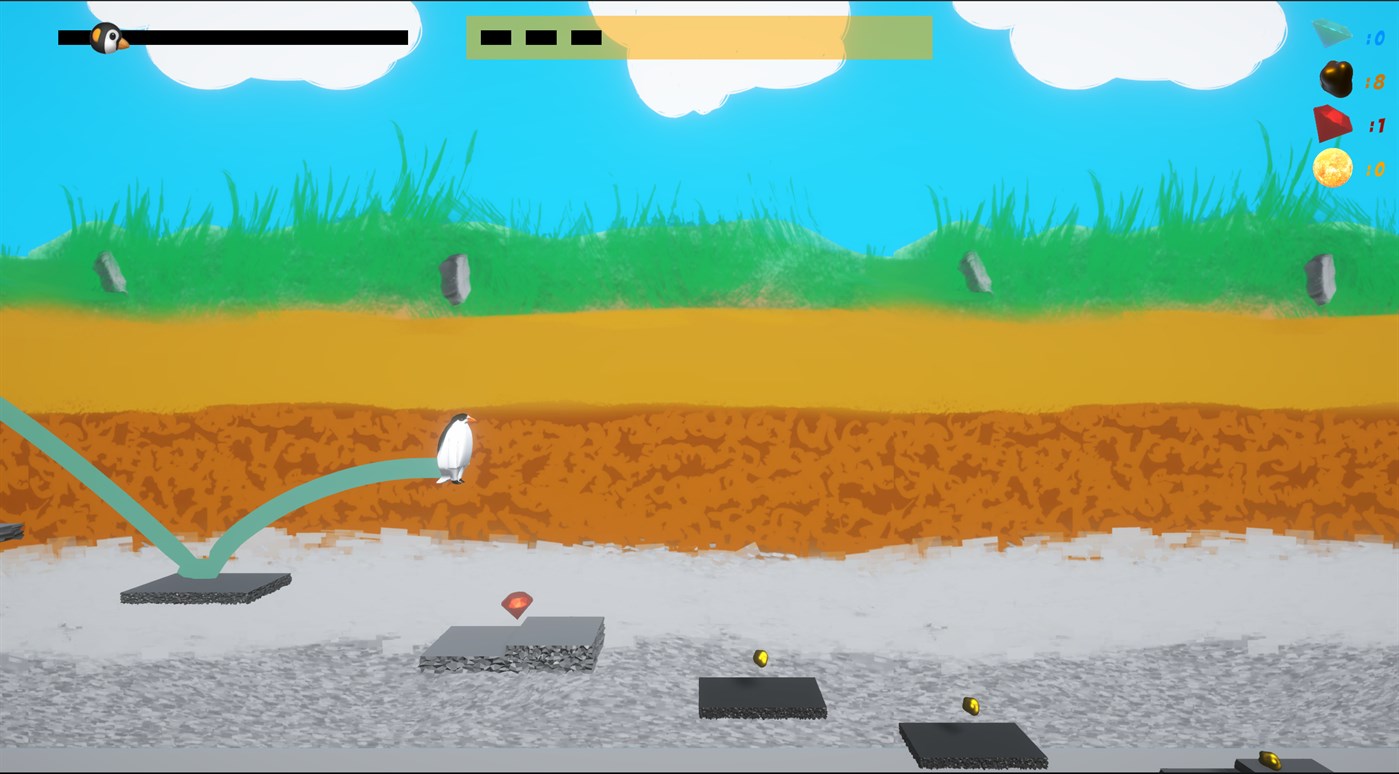Select the penguin character
This screenshot has height=774, width=1399.
[x=455, y=447]
